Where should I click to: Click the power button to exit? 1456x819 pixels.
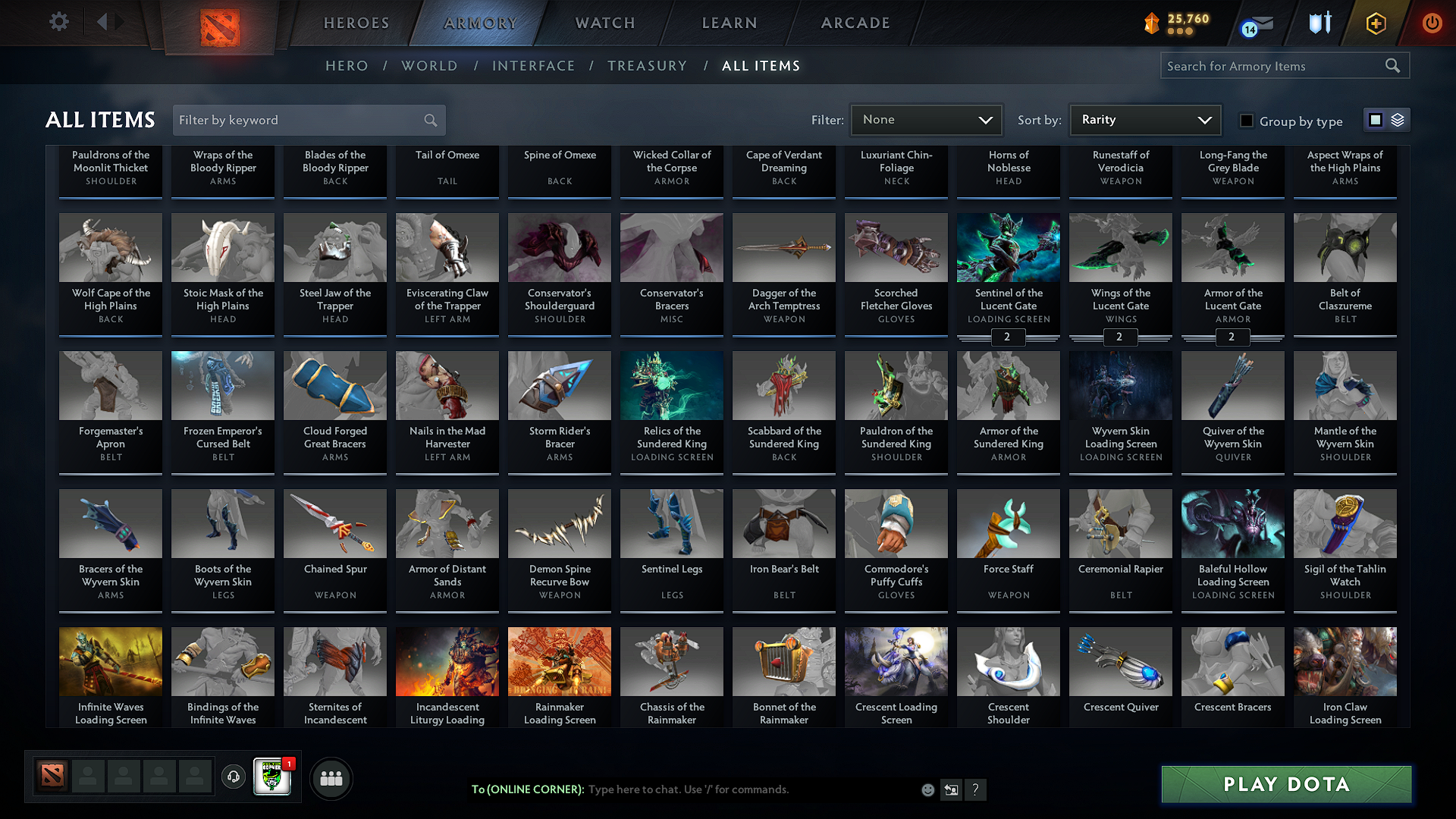pos(1432,23)
